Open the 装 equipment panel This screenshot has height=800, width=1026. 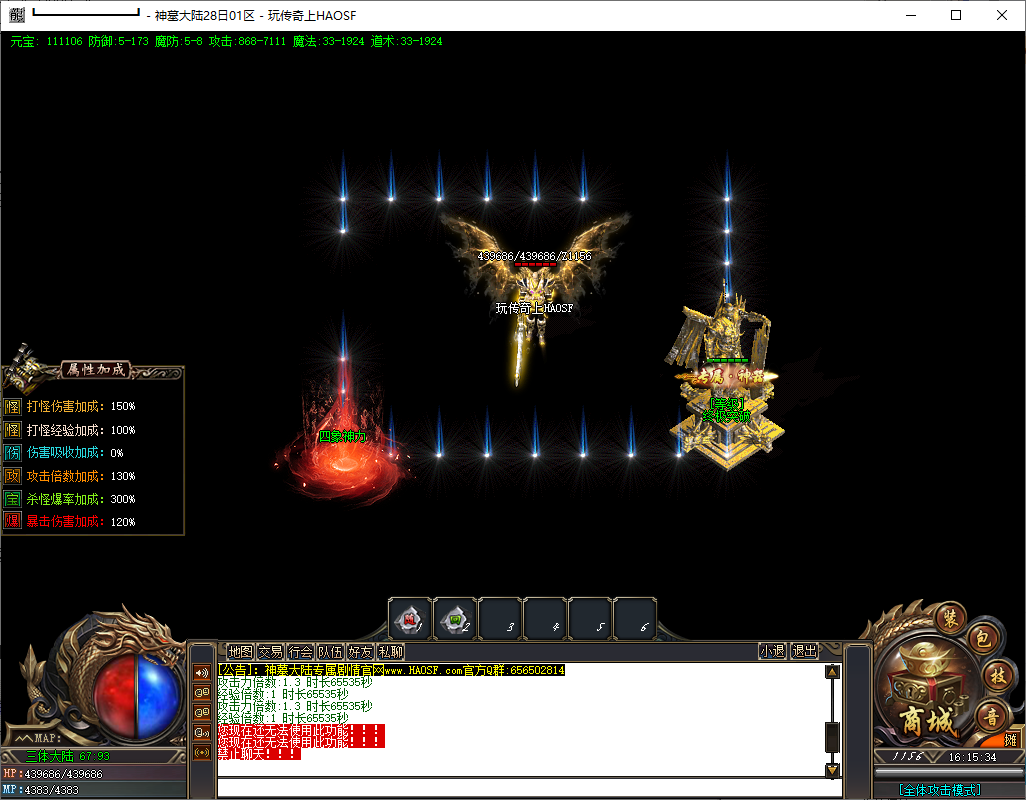pyautogui.click(x=949, y=618)
